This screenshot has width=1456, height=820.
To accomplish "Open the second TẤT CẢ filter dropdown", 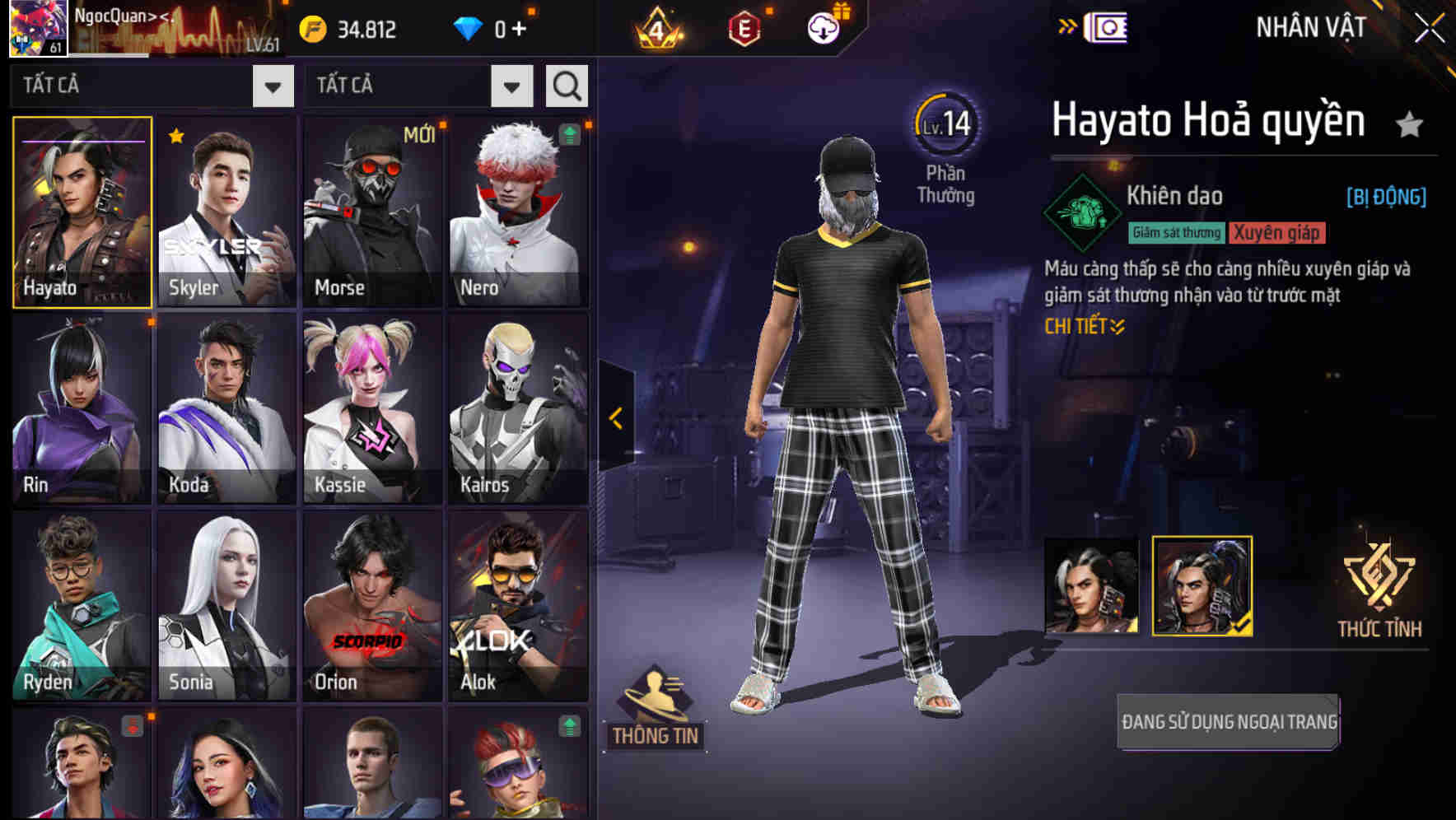I will (511, 85).
